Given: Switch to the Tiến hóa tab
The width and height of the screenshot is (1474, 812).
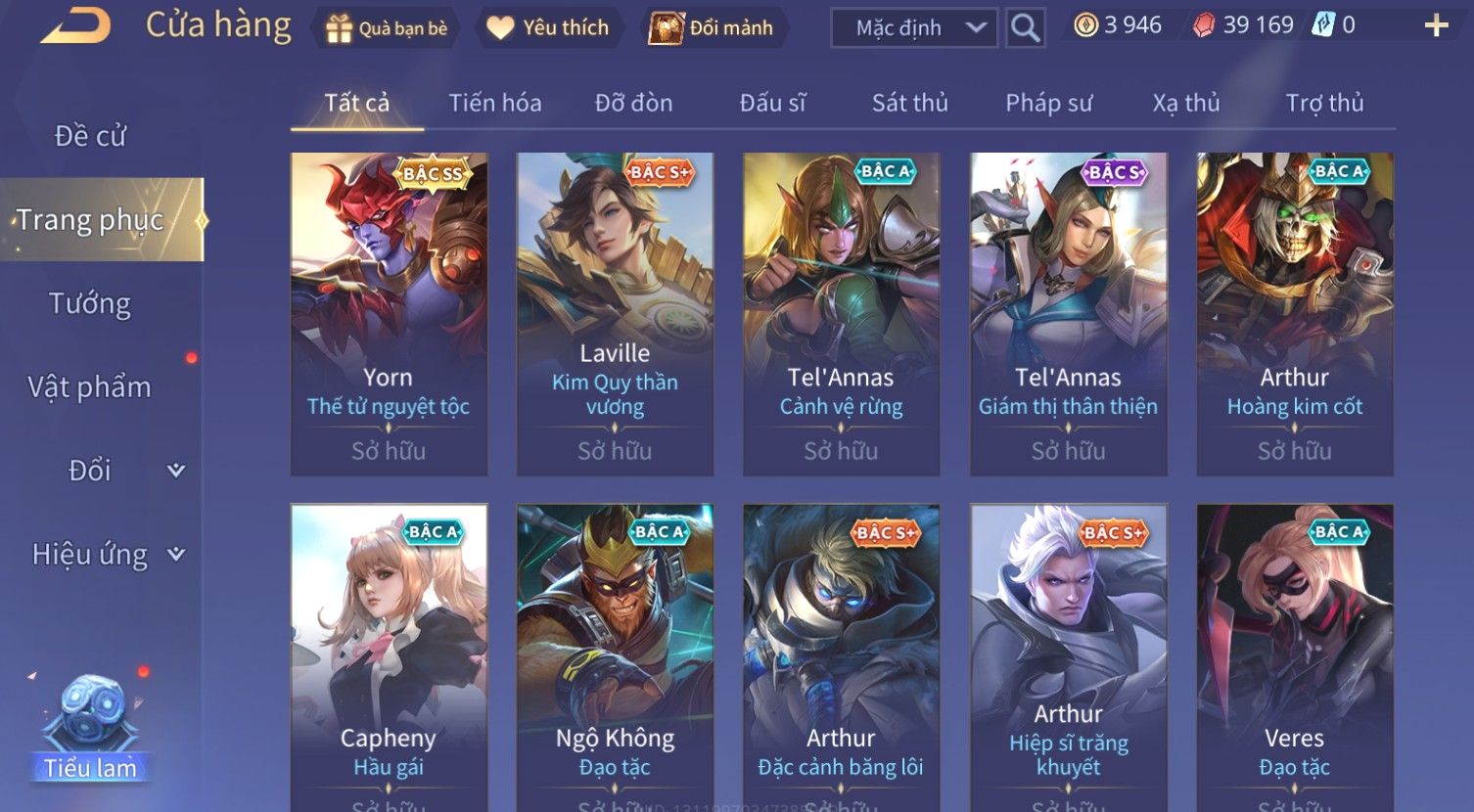Looking at the screenshot, I should pos(494,103).
